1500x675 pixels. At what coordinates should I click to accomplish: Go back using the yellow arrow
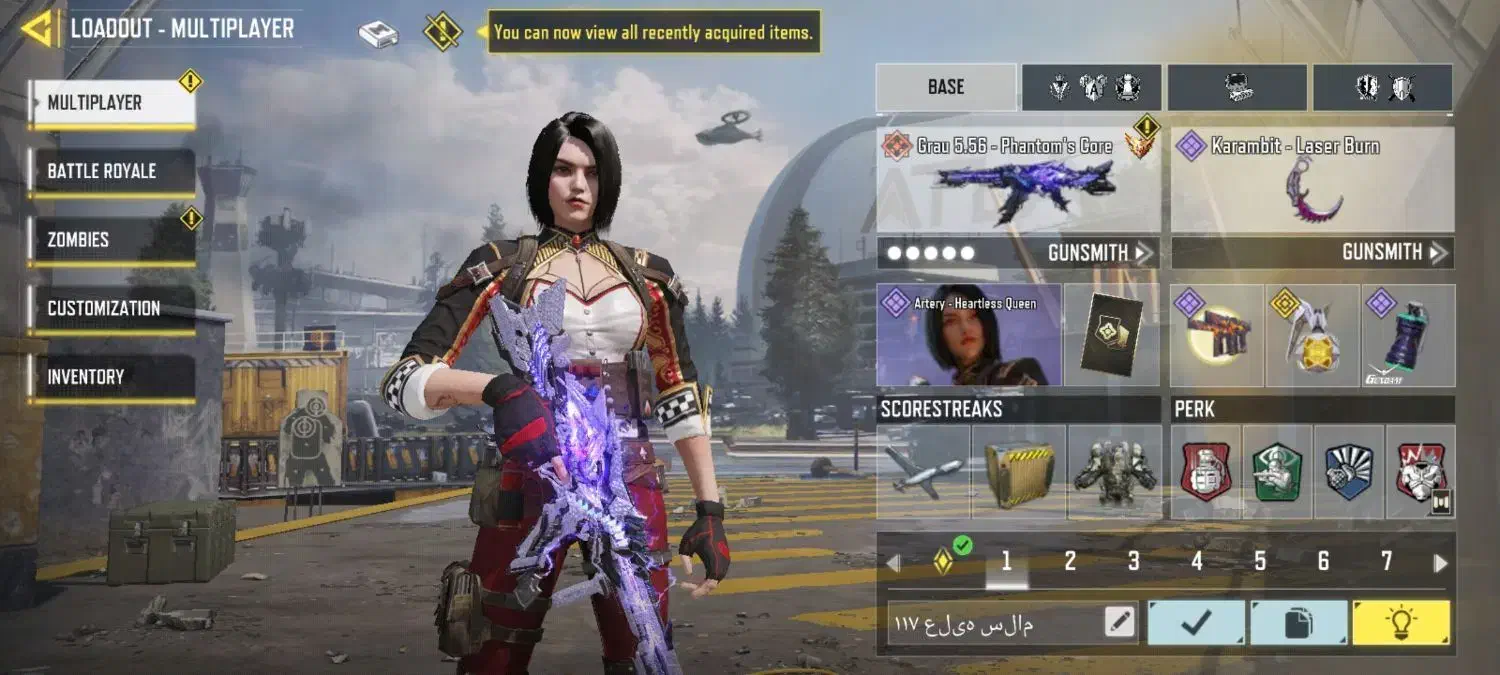pos(38,29)
